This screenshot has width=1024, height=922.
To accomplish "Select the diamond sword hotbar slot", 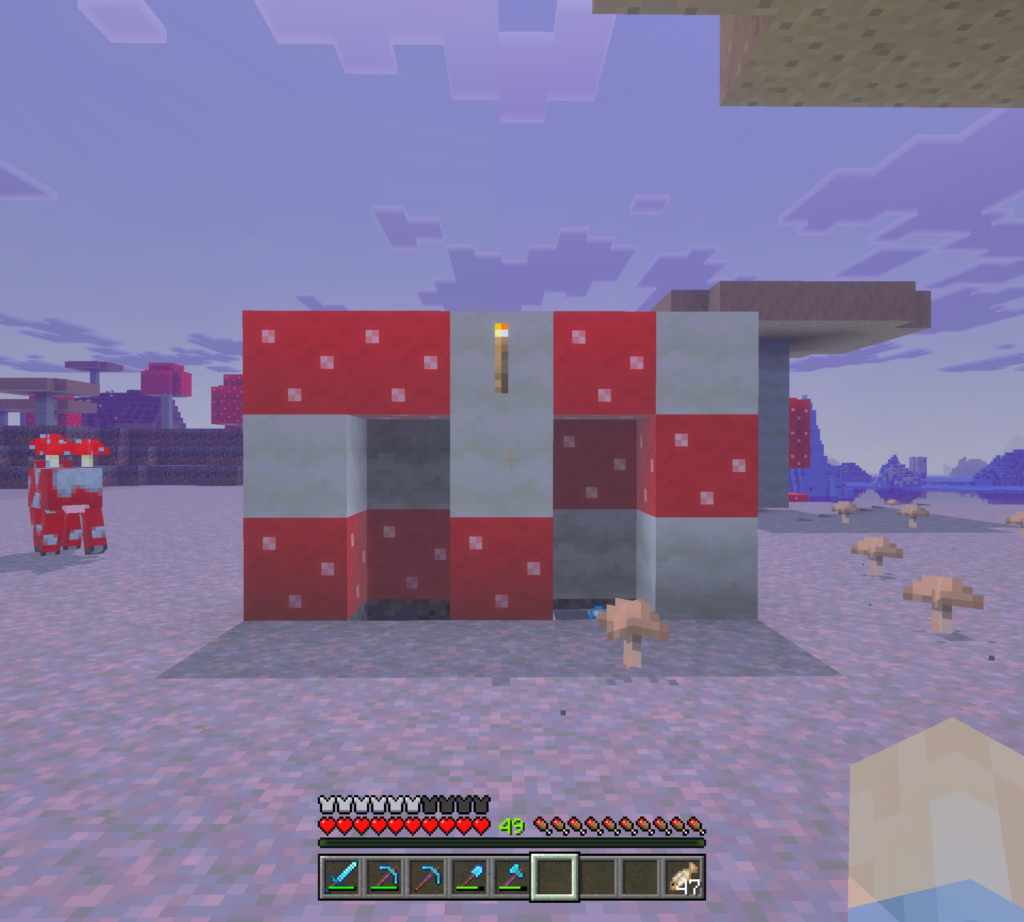I will click(x=340, y=877).
